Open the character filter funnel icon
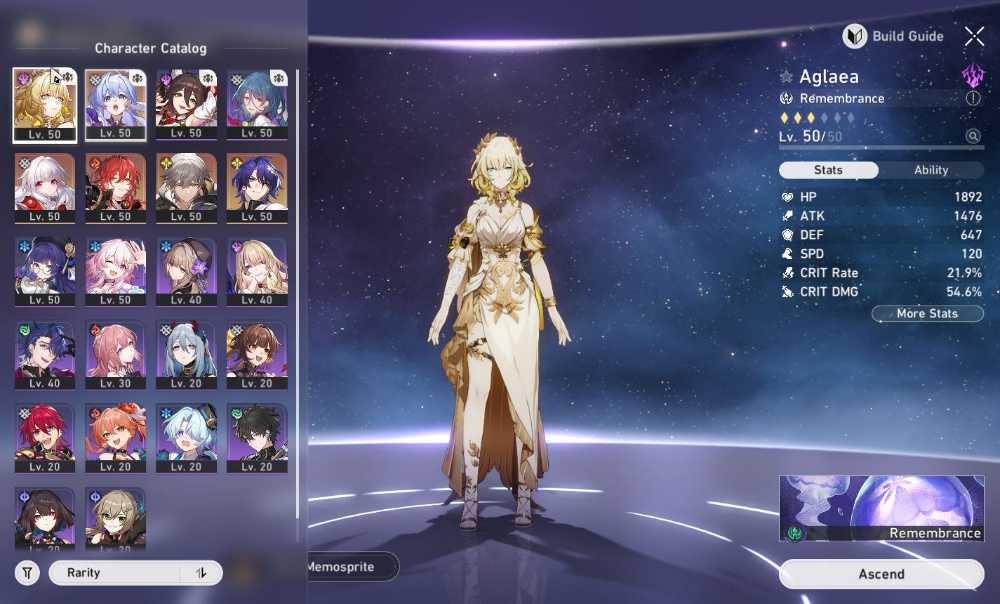This screenshot has width=1000, height=604. pos(27,573)
